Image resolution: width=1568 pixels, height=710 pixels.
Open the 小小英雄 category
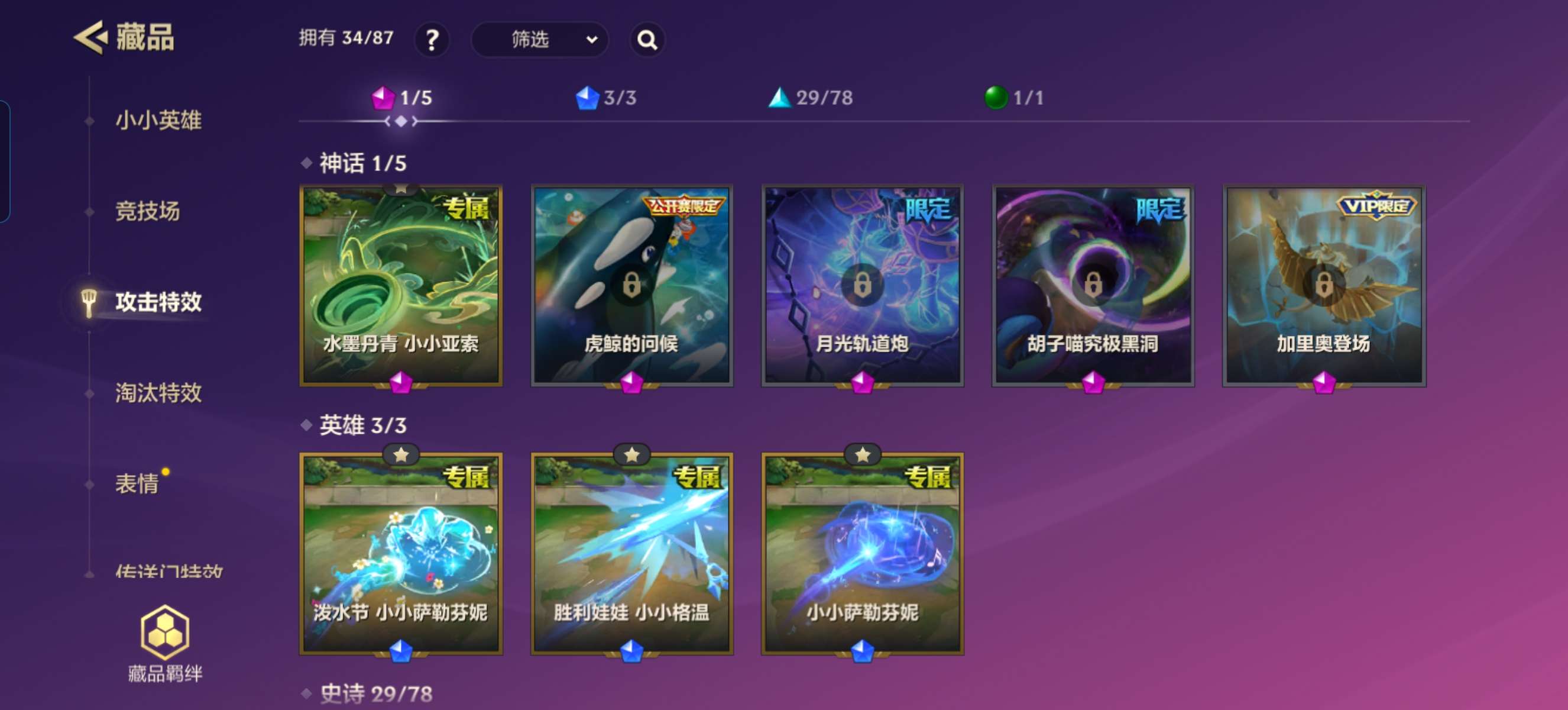tap(158, 120)
